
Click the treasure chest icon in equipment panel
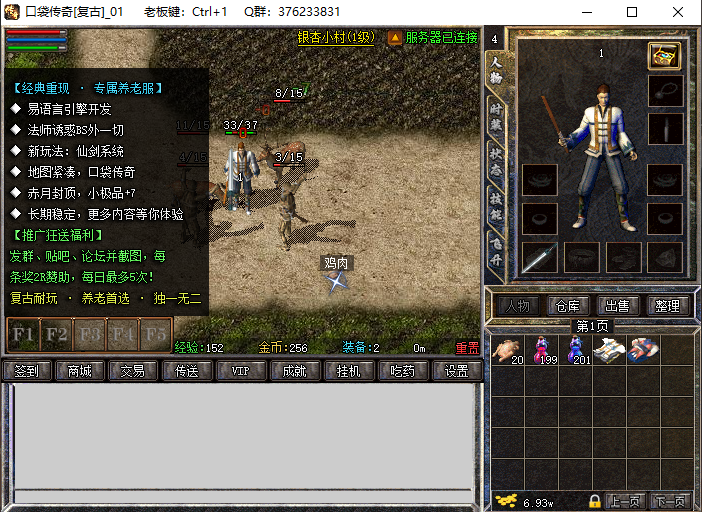(x=664, y=56)
